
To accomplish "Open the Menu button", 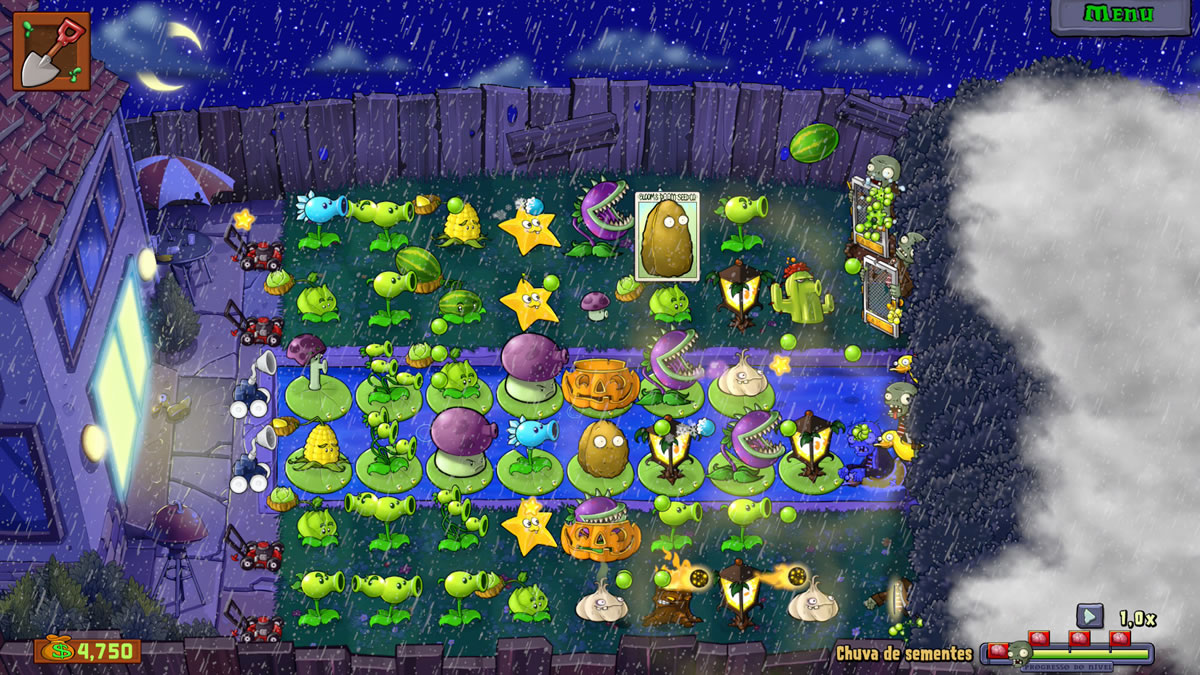I will 1119,15.
